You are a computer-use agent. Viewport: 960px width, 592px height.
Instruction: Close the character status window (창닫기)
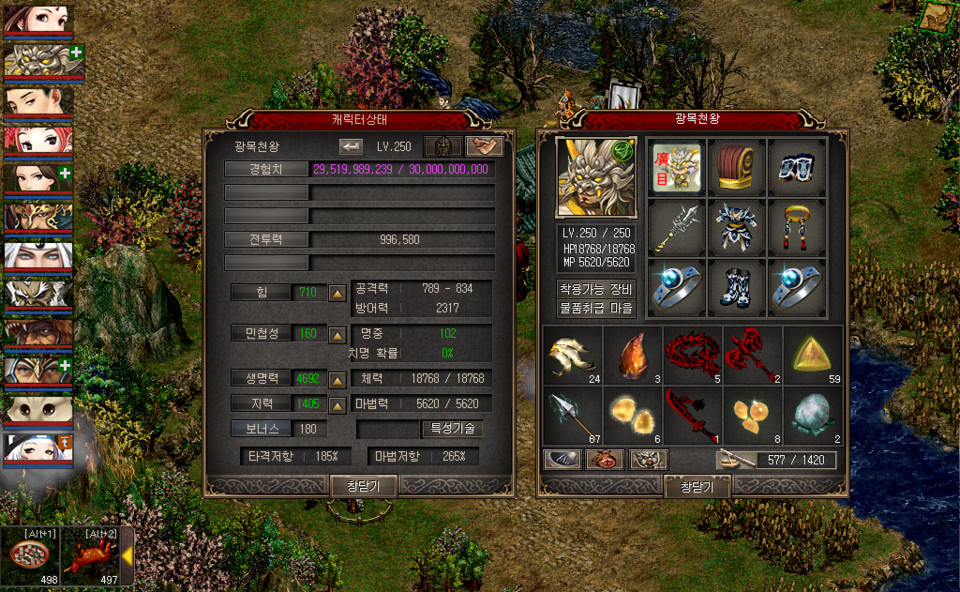[364, 486]
